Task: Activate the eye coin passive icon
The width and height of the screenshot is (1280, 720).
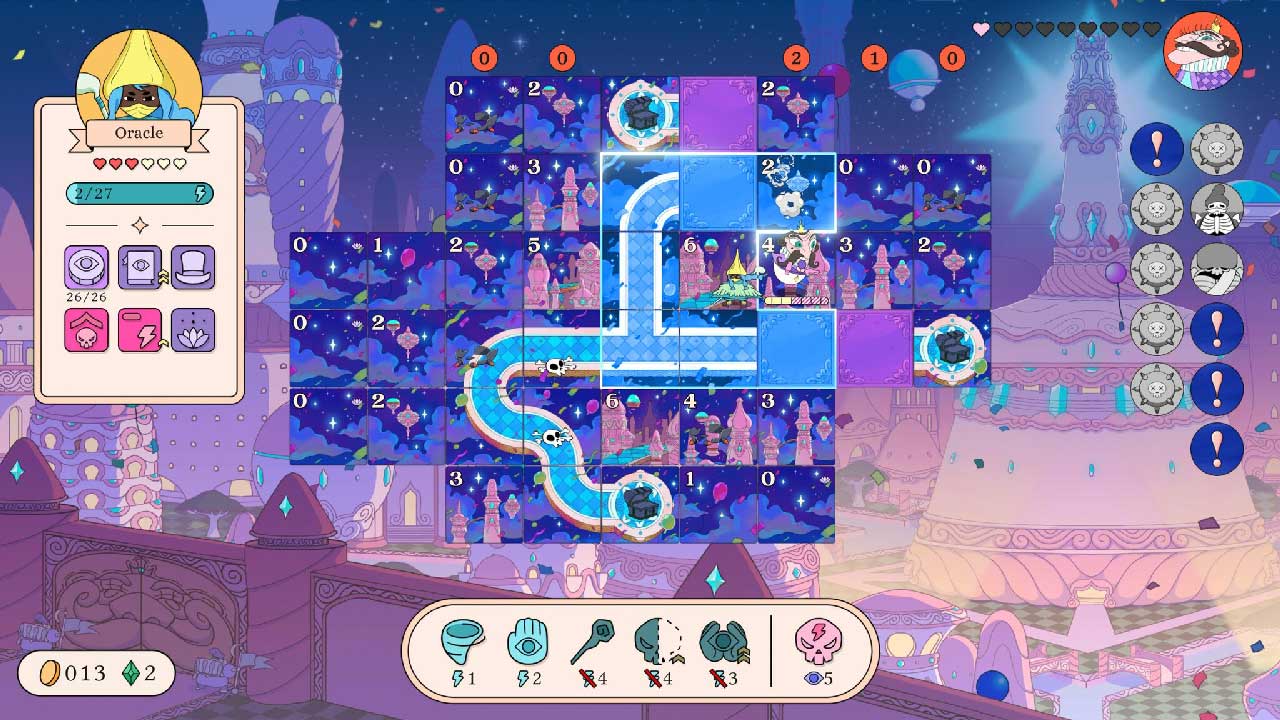Action: (86, 268)
